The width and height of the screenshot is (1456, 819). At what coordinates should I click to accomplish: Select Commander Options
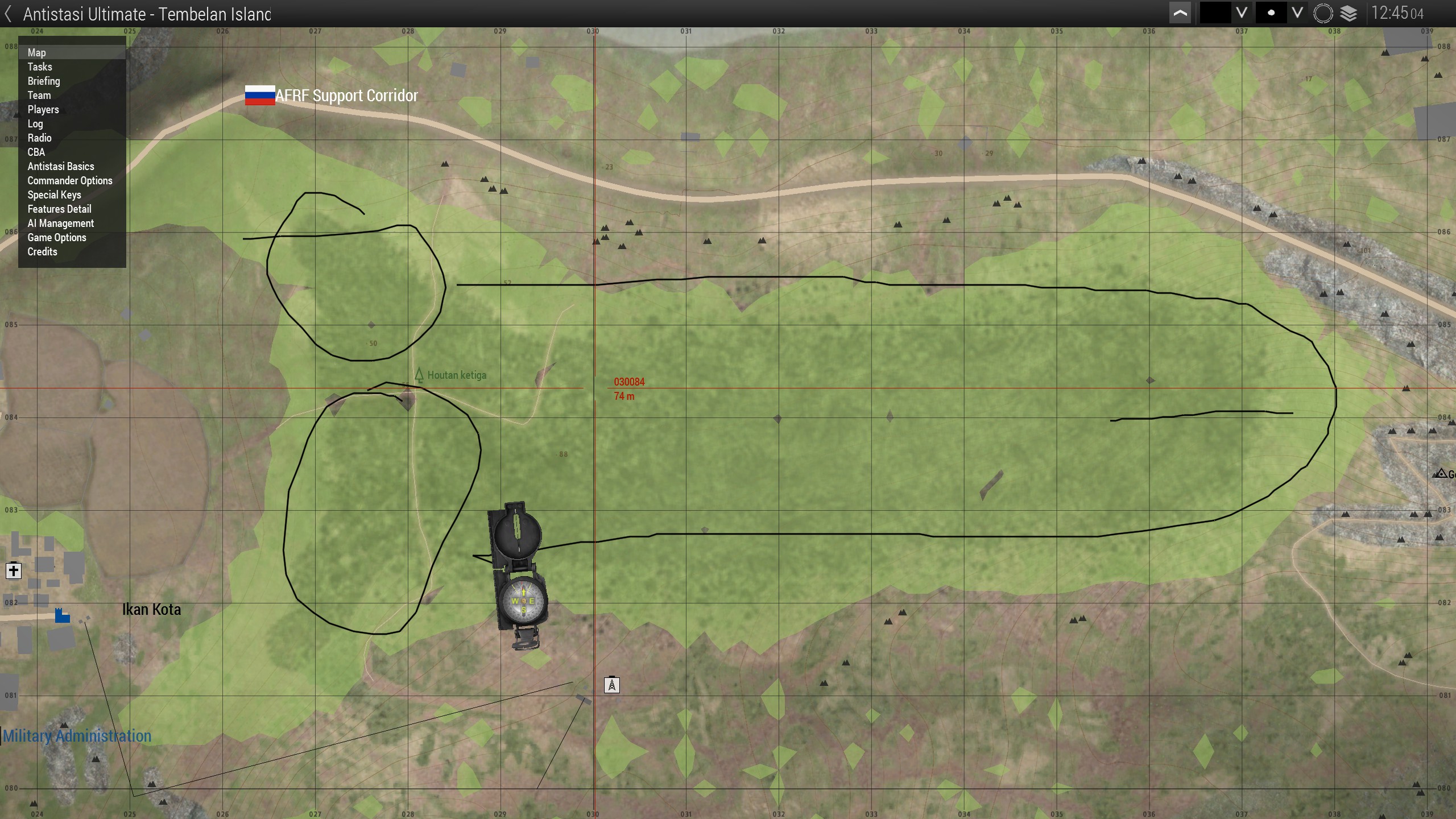point(70,180)
